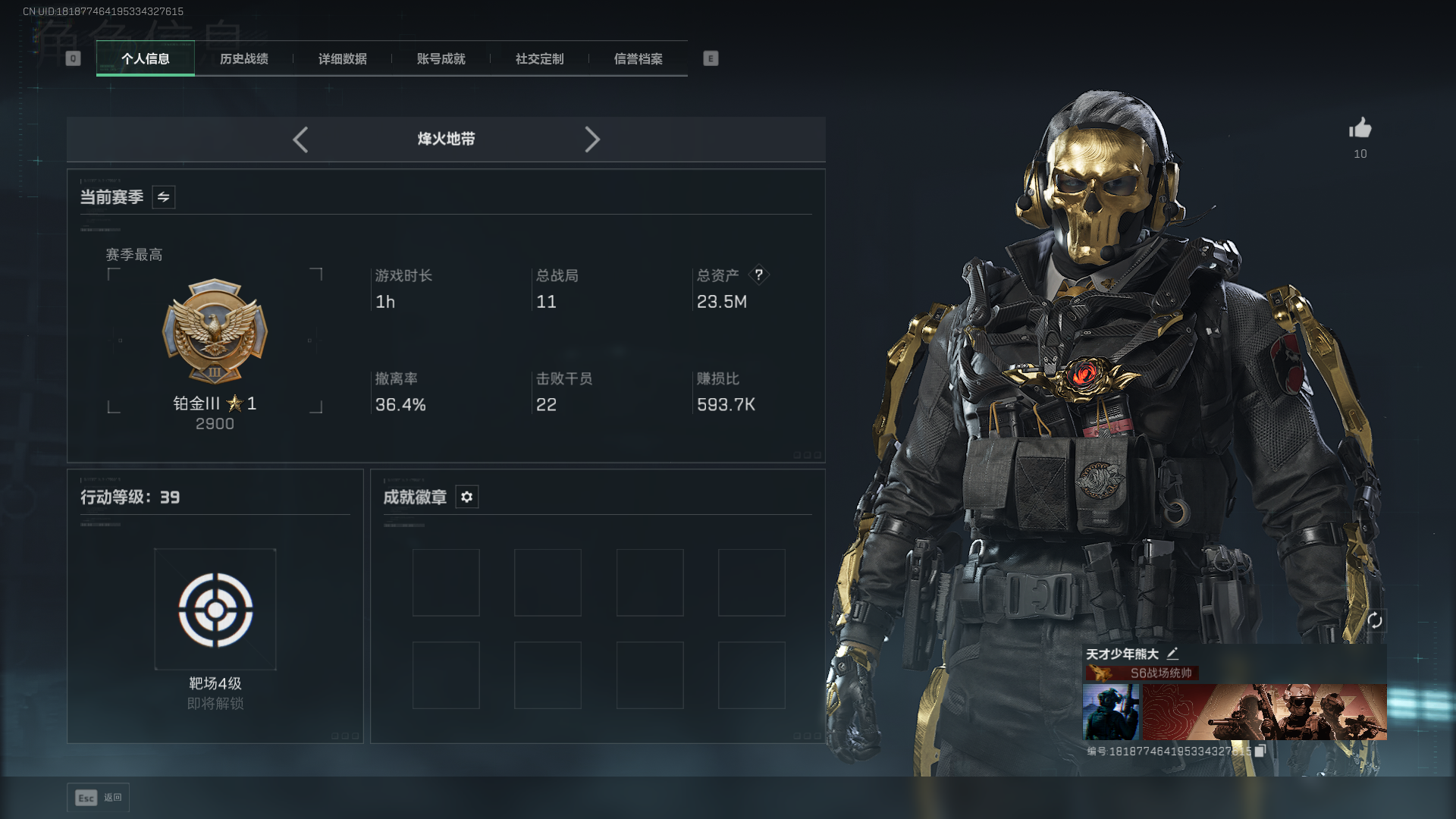Click the right arrow beside 烽火地带
The width and height of the screenshot is (1456, 819).
[x=592, y=140]
